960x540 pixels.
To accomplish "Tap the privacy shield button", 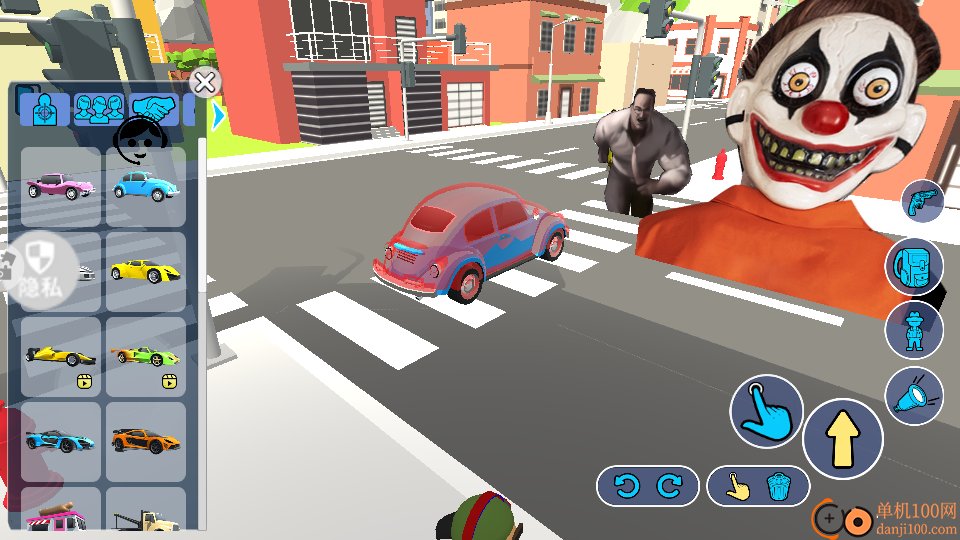I will pyautogui.click(x=40, y=267).
